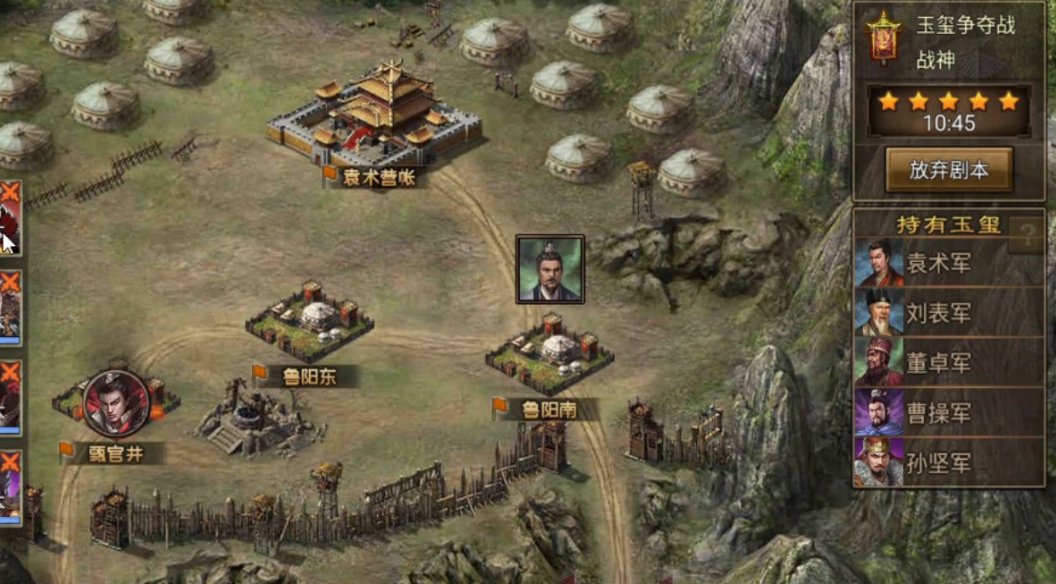Select the 孙坚军 row

click(x=938, y=463)
